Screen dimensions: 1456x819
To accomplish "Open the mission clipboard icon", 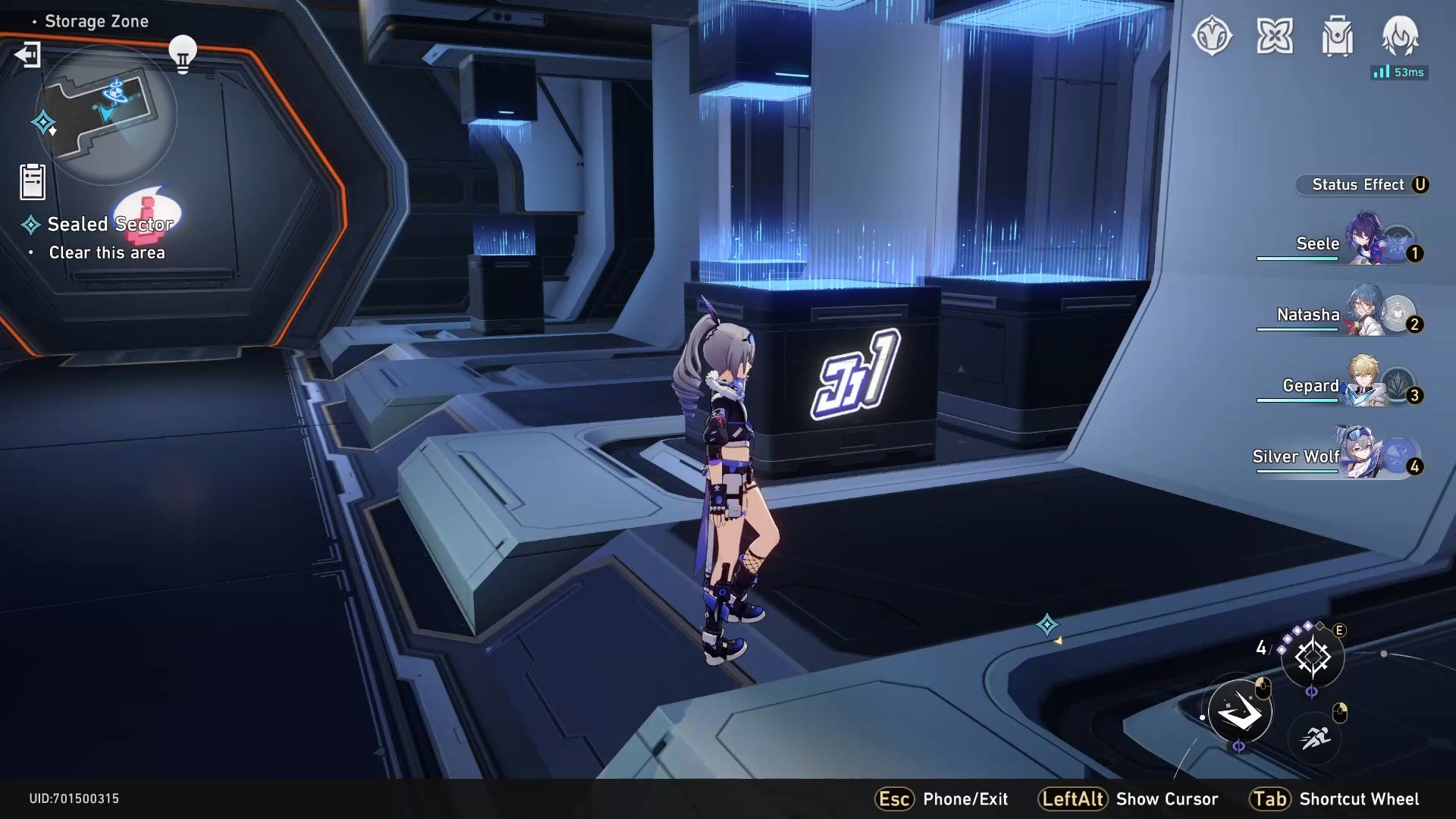I will pos(31,180).
